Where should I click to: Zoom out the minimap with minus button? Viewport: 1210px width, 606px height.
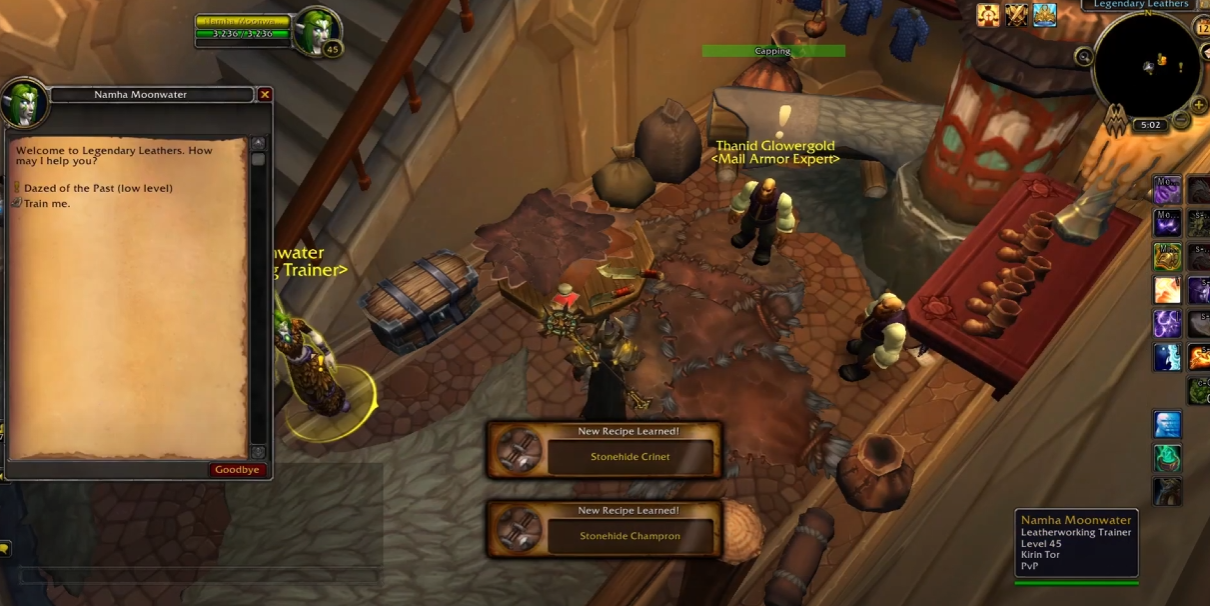[x=1181, y=120]
